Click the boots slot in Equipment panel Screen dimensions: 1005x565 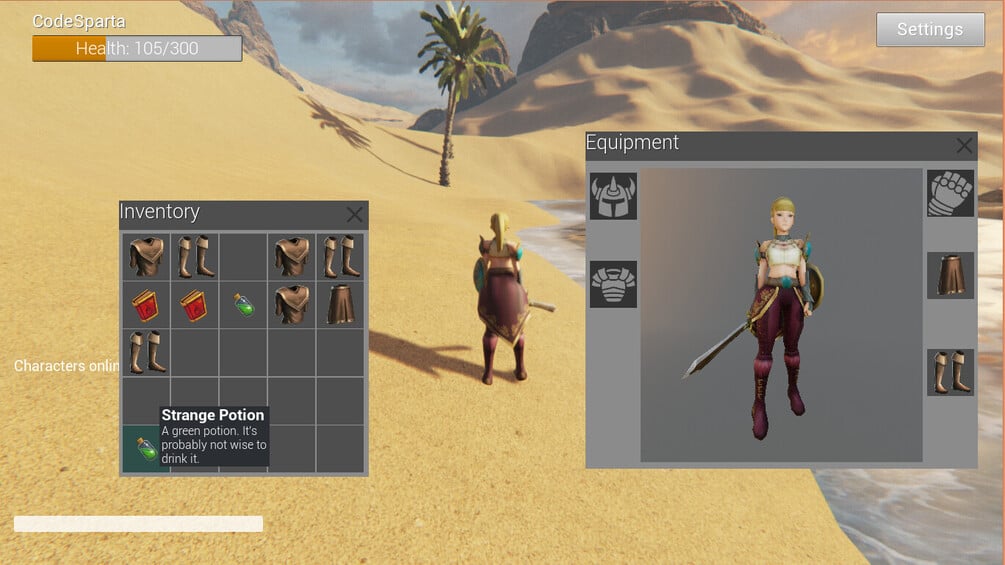click(950, 372)
